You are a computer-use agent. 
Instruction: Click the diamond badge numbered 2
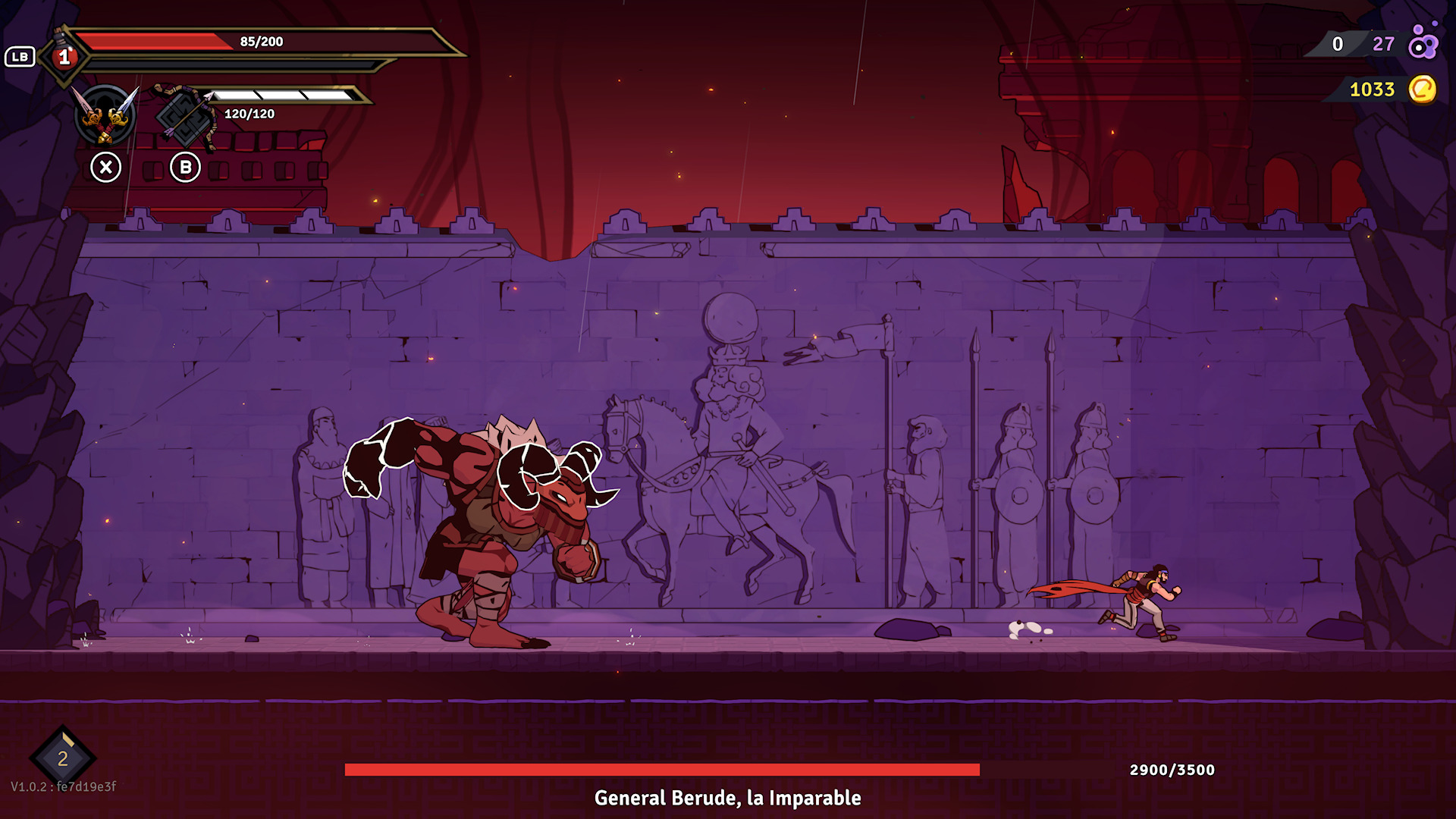[63, 758]
